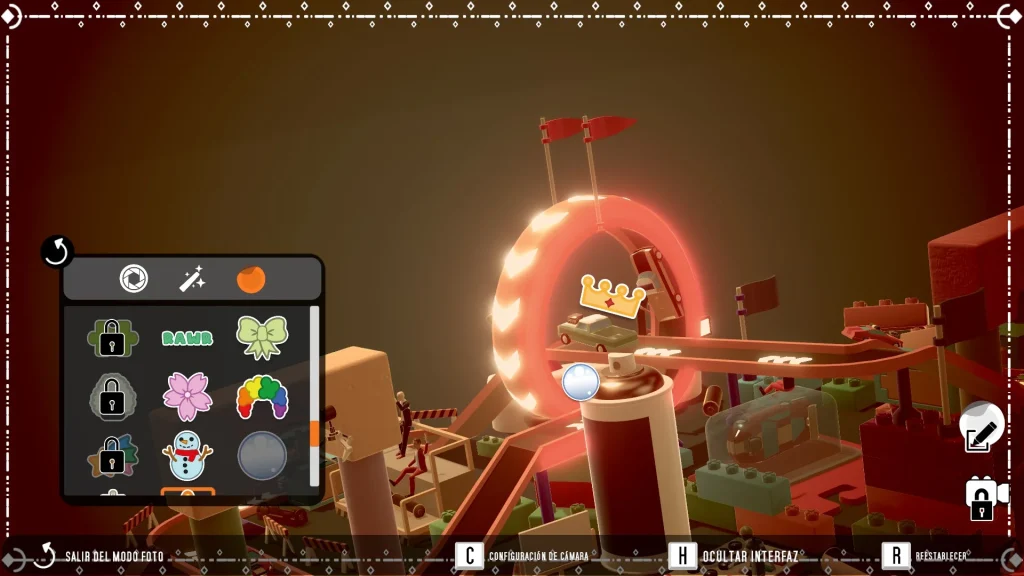Click the locked gray sticker

pos(112,397)
